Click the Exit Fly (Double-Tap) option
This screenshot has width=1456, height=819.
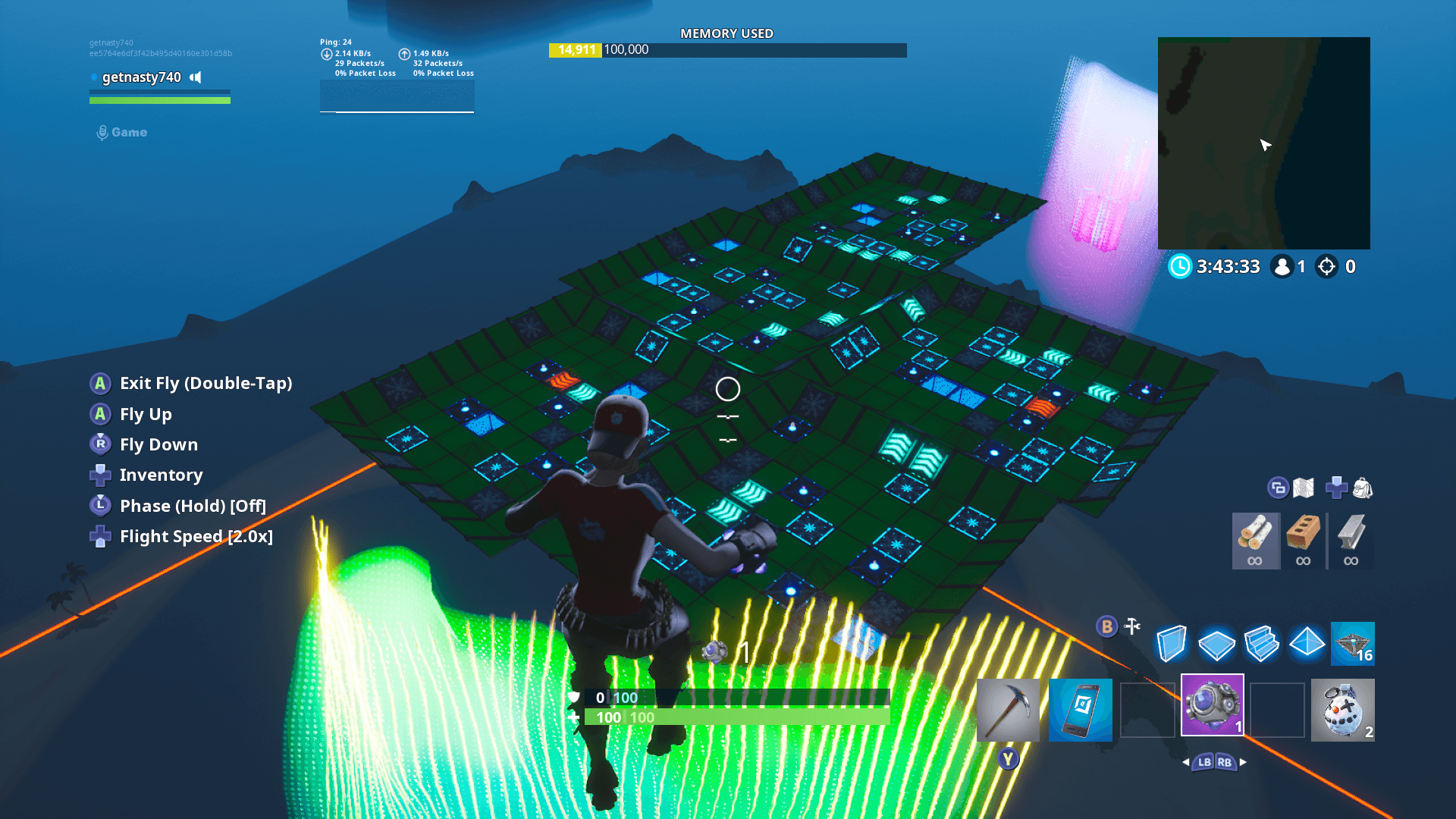tap(206, 383)
